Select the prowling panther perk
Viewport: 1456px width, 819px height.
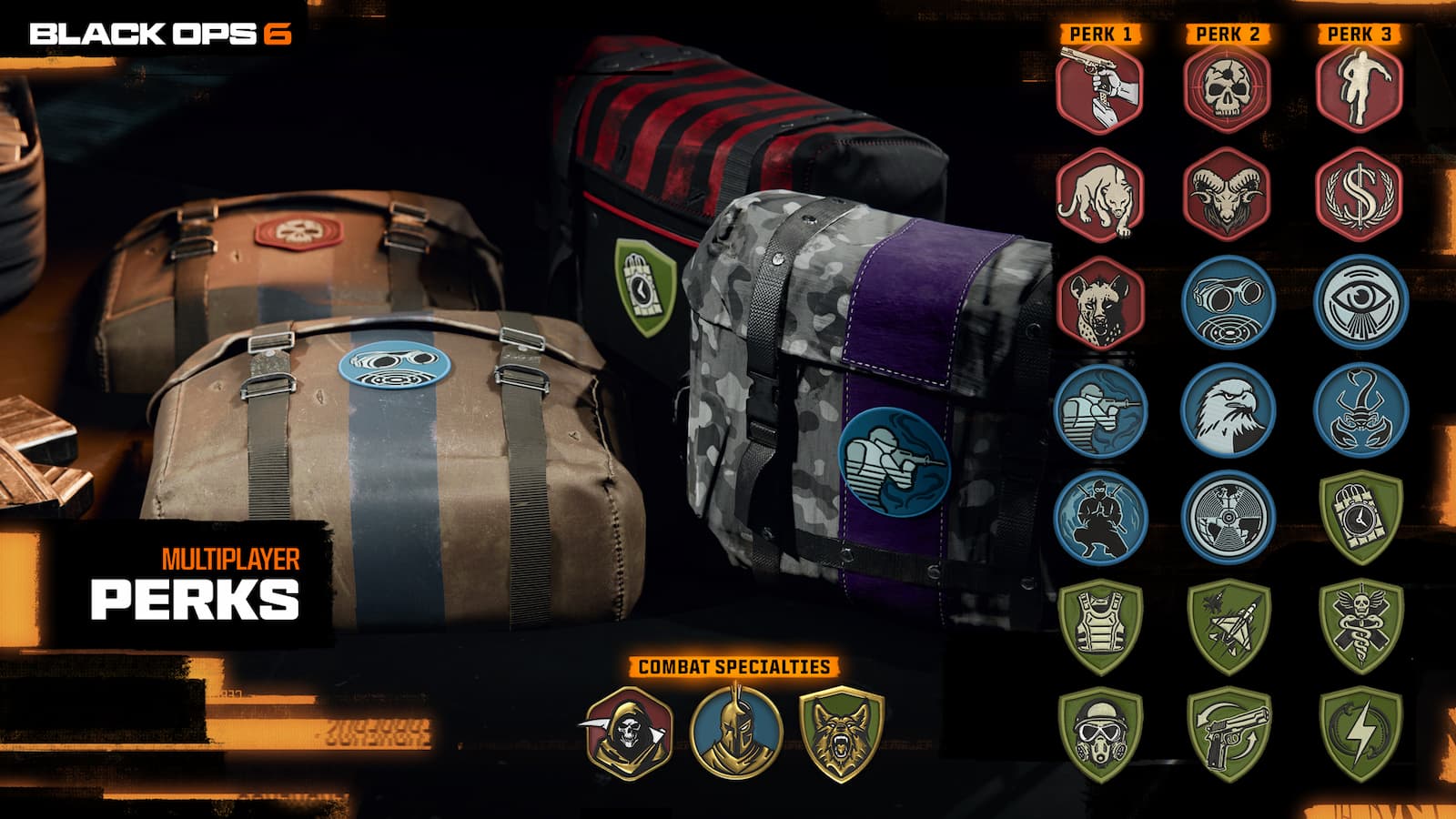pos(1099,196)
